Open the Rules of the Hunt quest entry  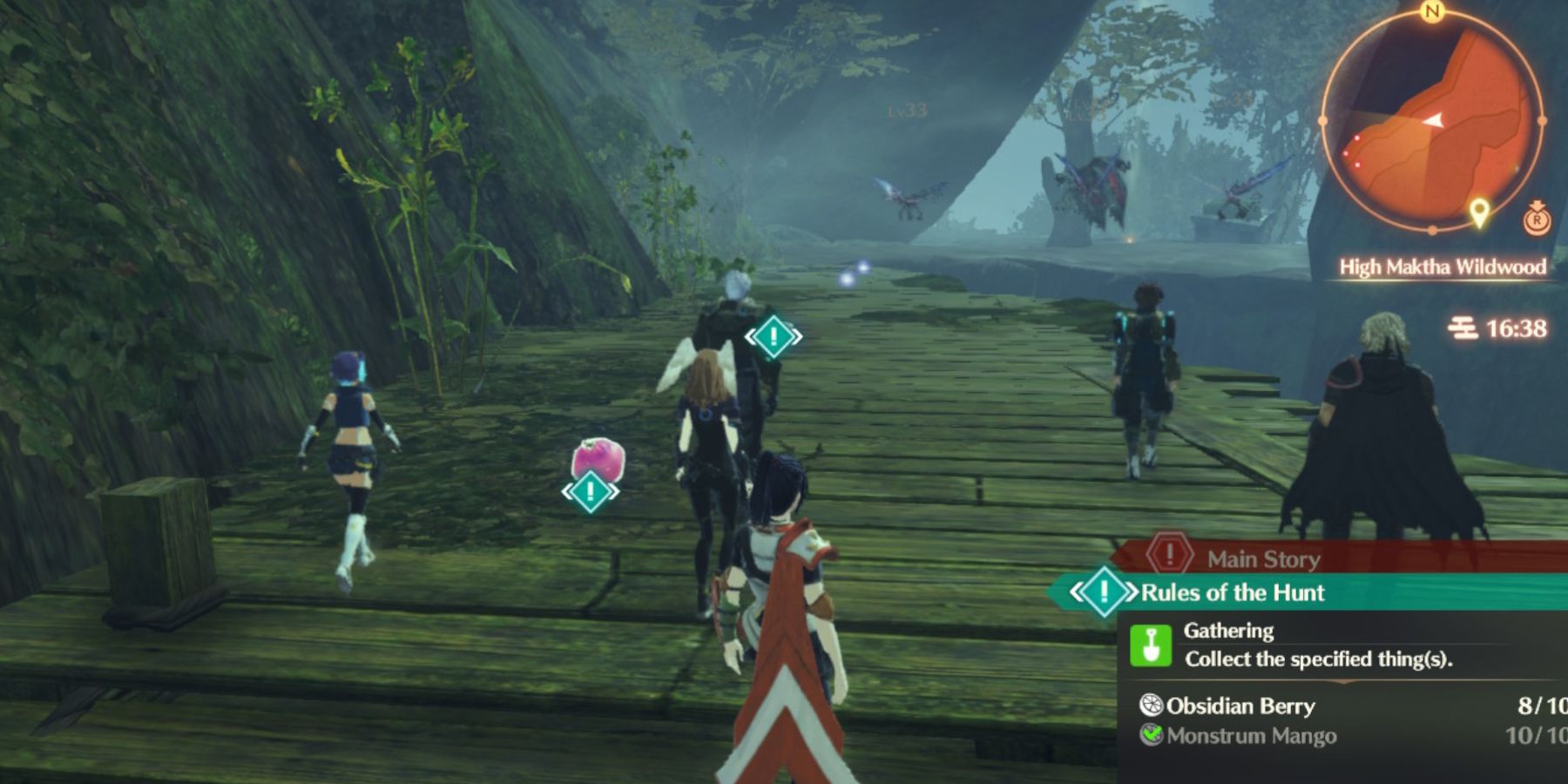[x=1233, y=591]
